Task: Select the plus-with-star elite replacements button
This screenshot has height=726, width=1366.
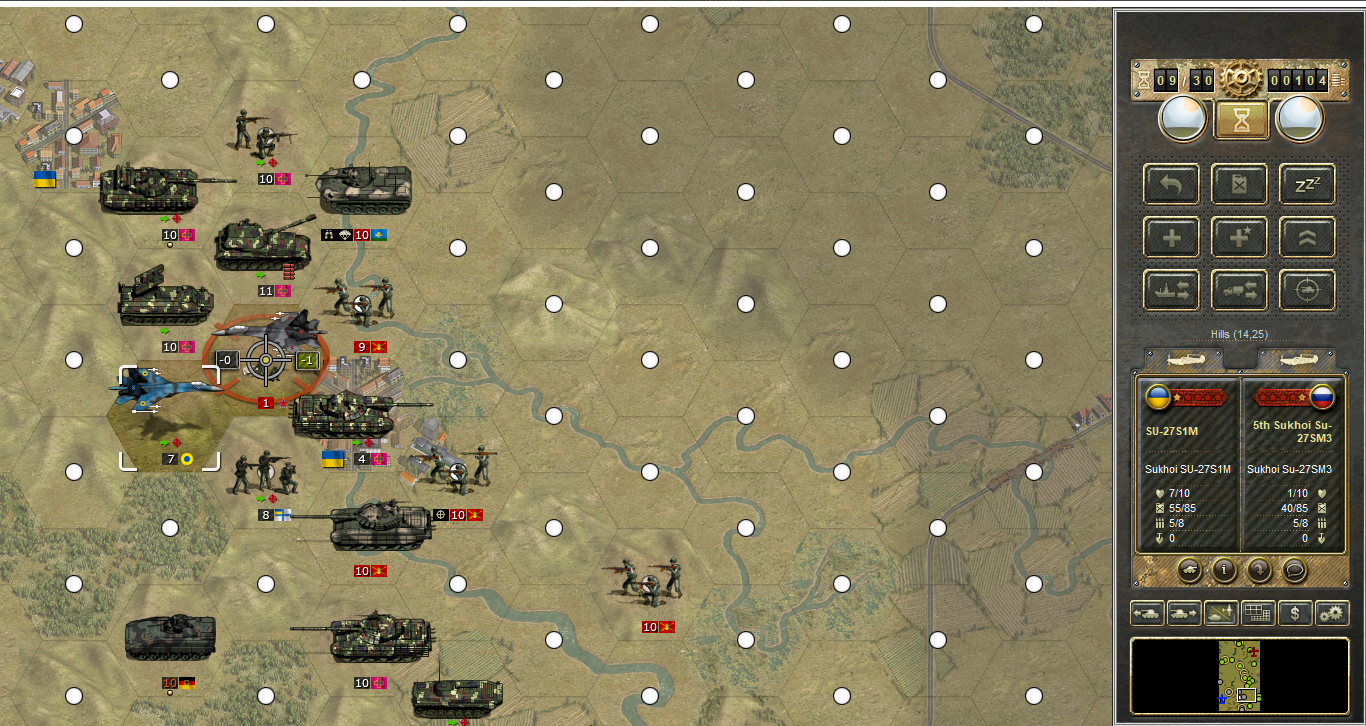Action: click(1239, 237)
